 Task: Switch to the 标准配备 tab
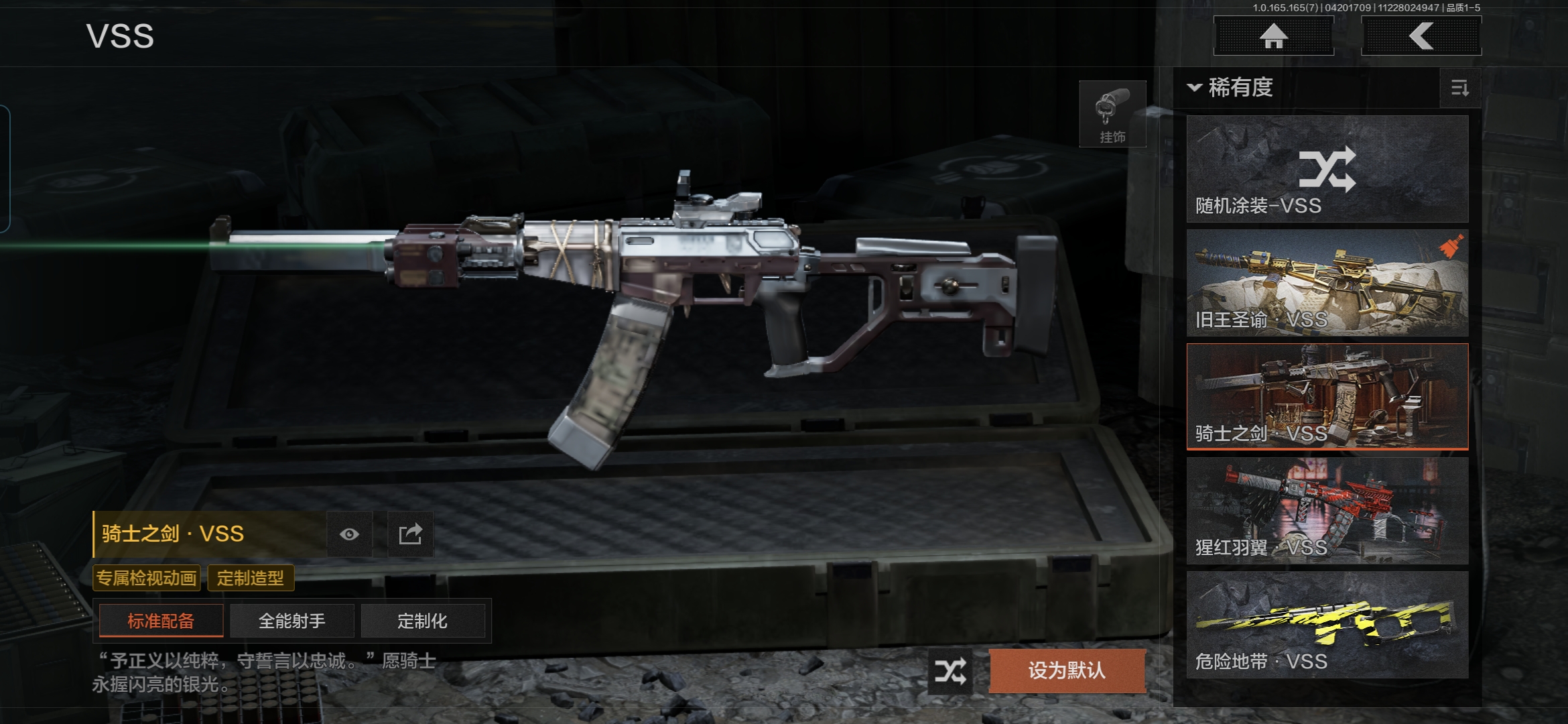(x=161, y=621)
